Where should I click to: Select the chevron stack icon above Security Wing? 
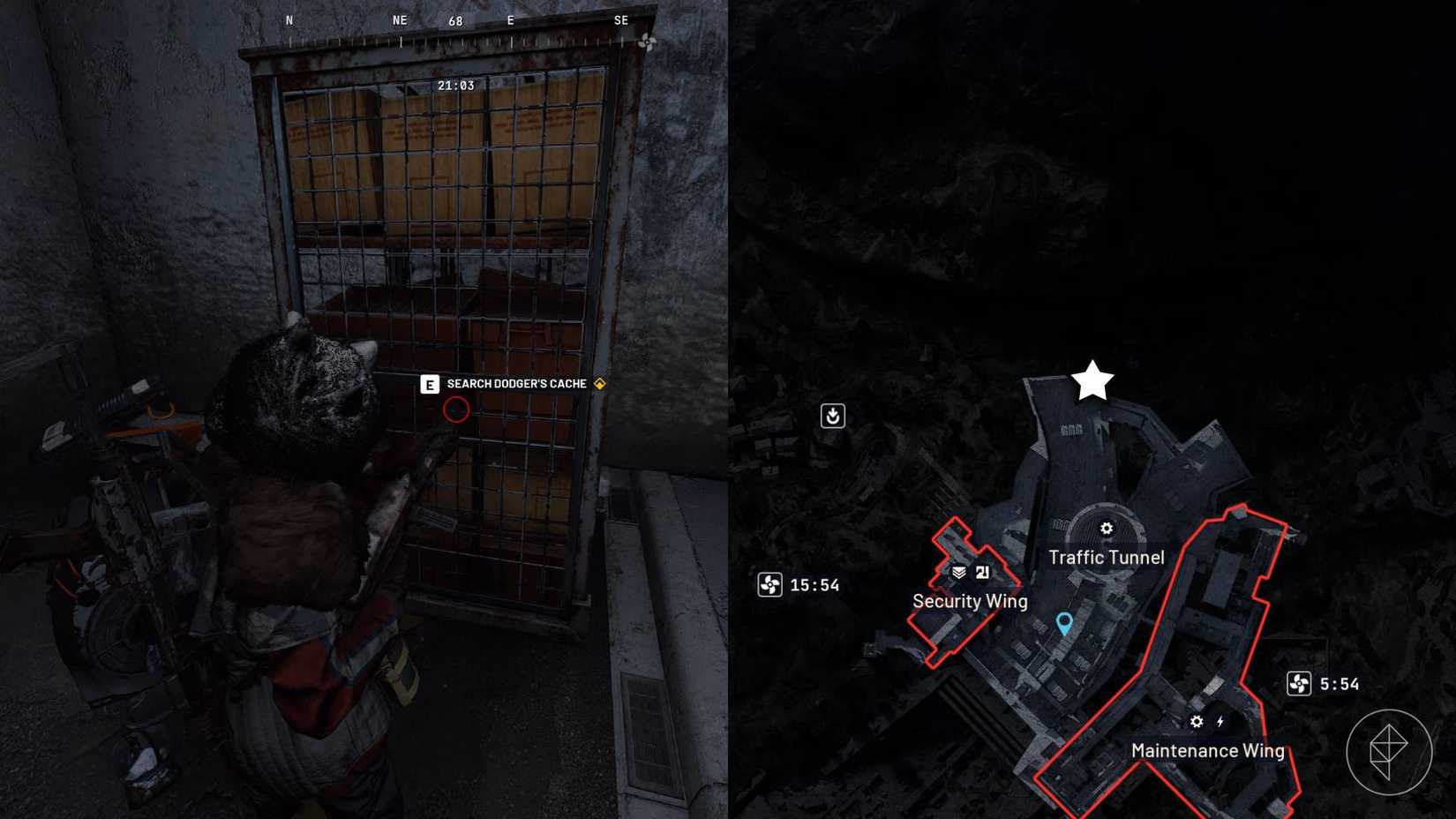tap(961, 572)
